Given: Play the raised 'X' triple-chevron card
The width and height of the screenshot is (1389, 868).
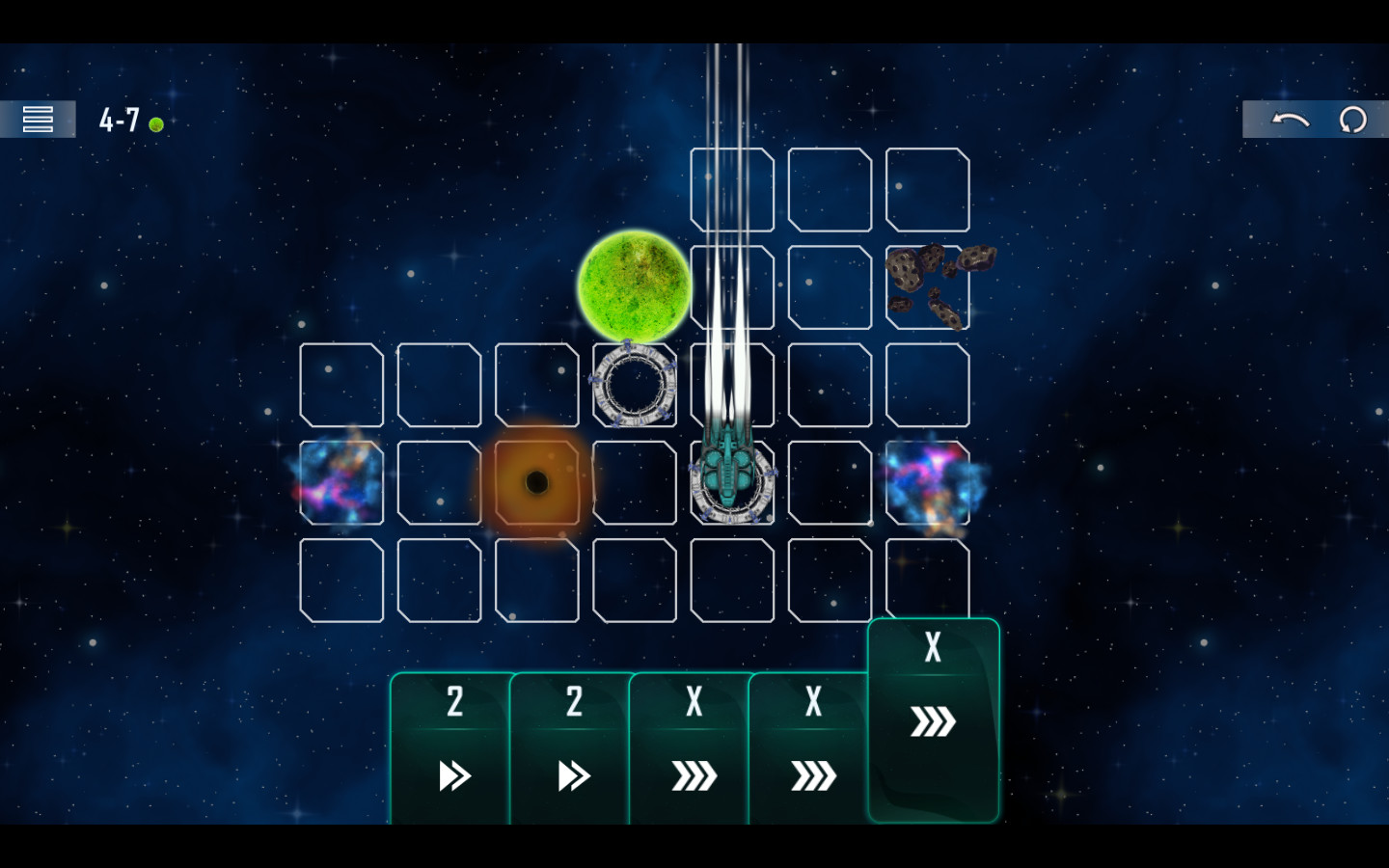Looking at the screenshot, I should pyautogui.click(x=932, y=719).
